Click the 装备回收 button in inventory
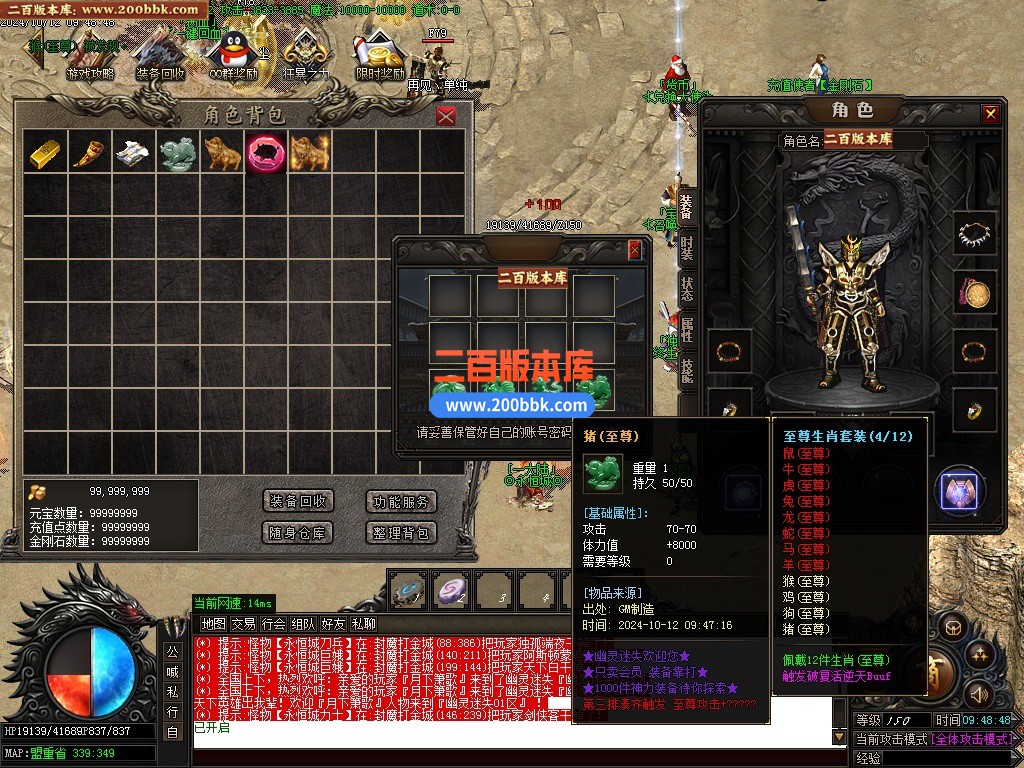 point(297,501)
